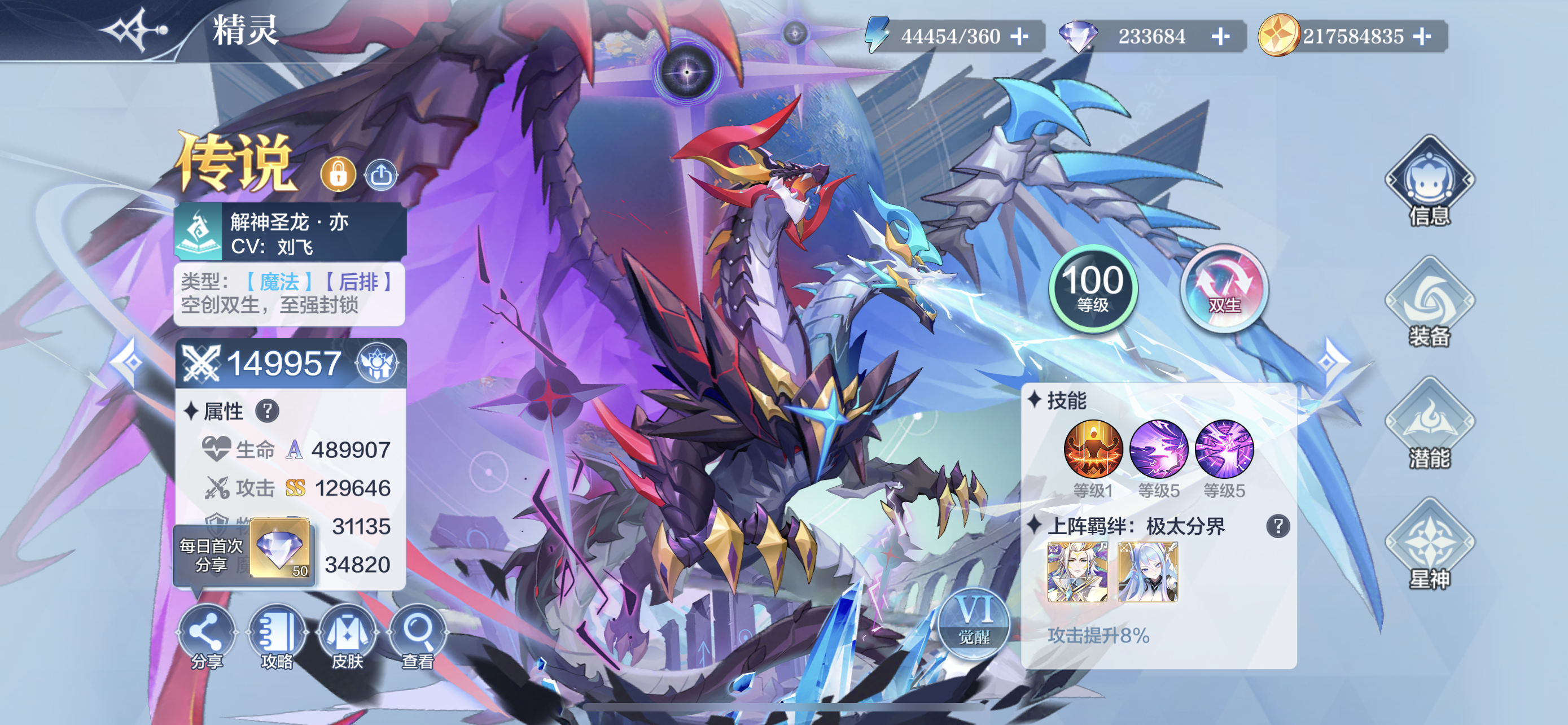Open the 潜能 potential tab
This screenshot has width=1568, height=725.
[1429, 424]
